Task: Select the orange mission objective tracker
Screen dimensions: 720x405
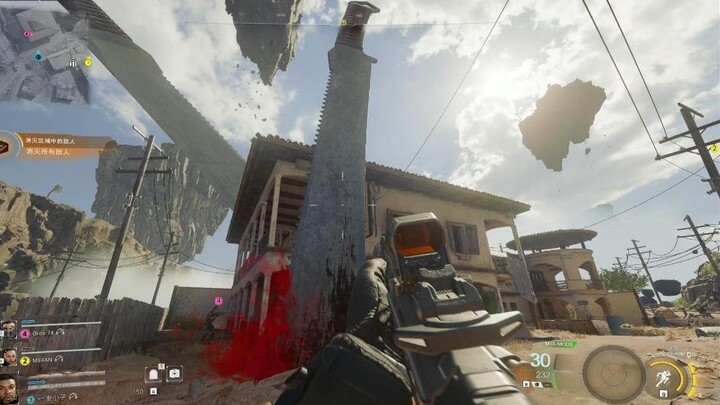Action: (x=60, y=144)
